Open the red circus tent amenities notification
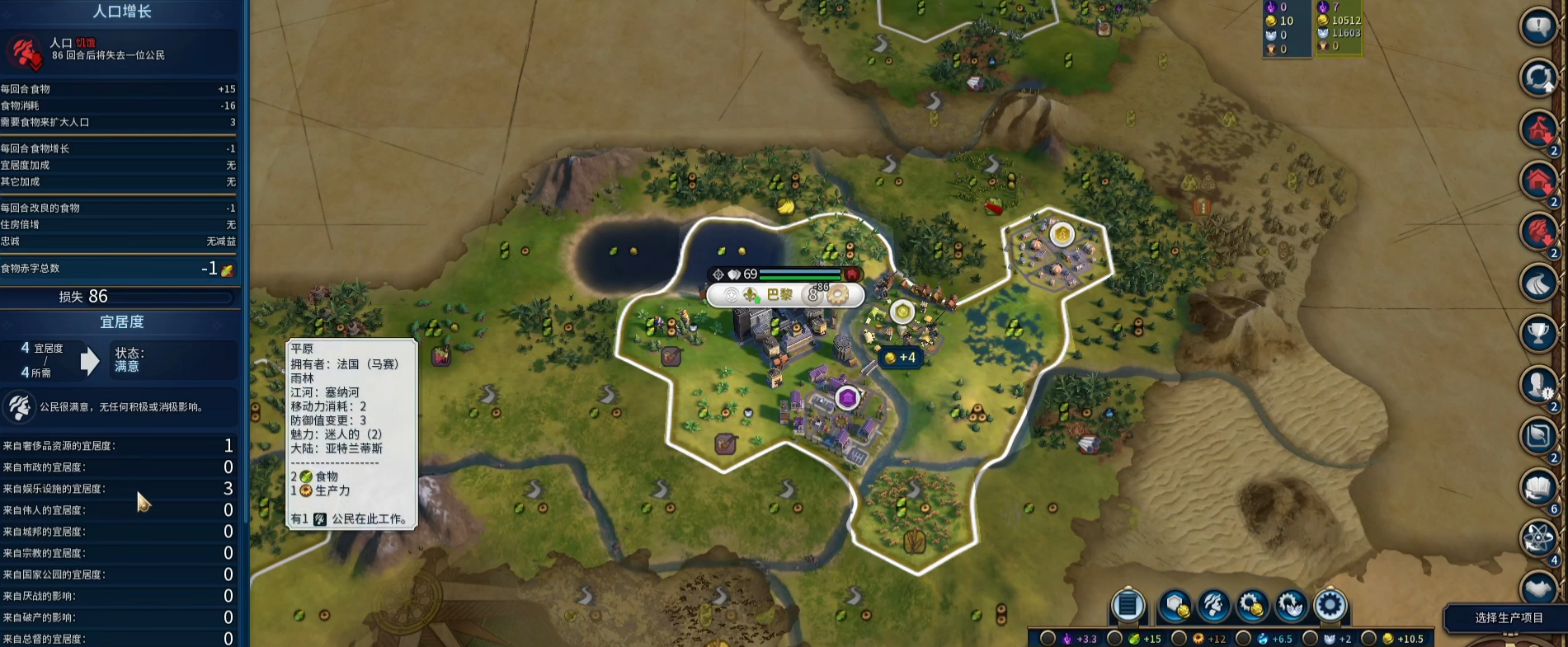The width and height of the screenshot is (1568, 647). point(1538,129)
